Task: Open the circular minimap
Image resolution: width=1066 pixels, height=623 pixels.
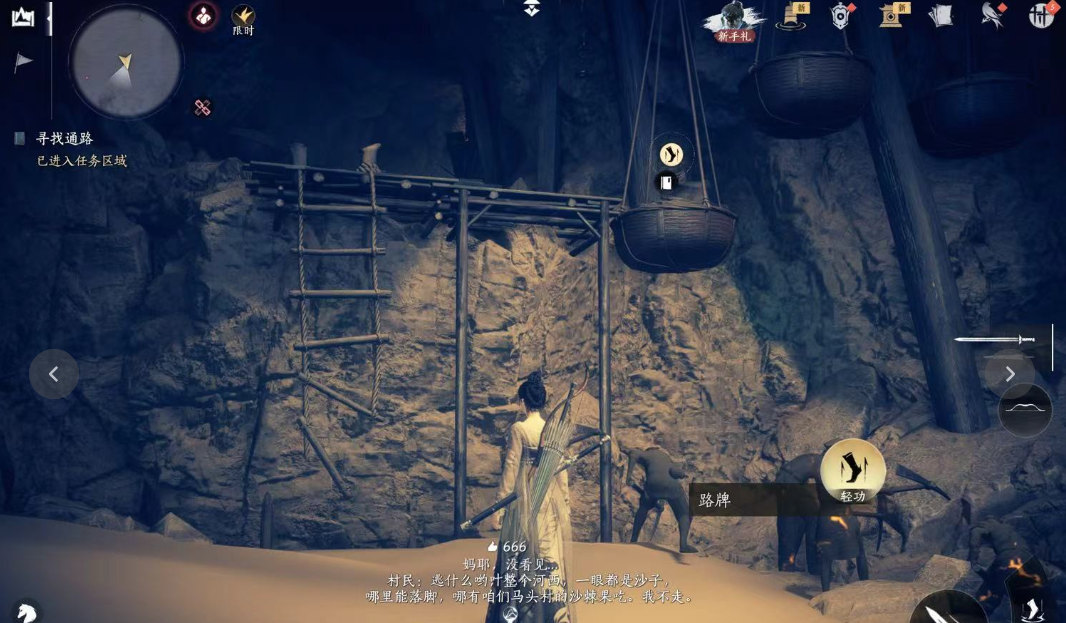Action: tap(126, 62)
